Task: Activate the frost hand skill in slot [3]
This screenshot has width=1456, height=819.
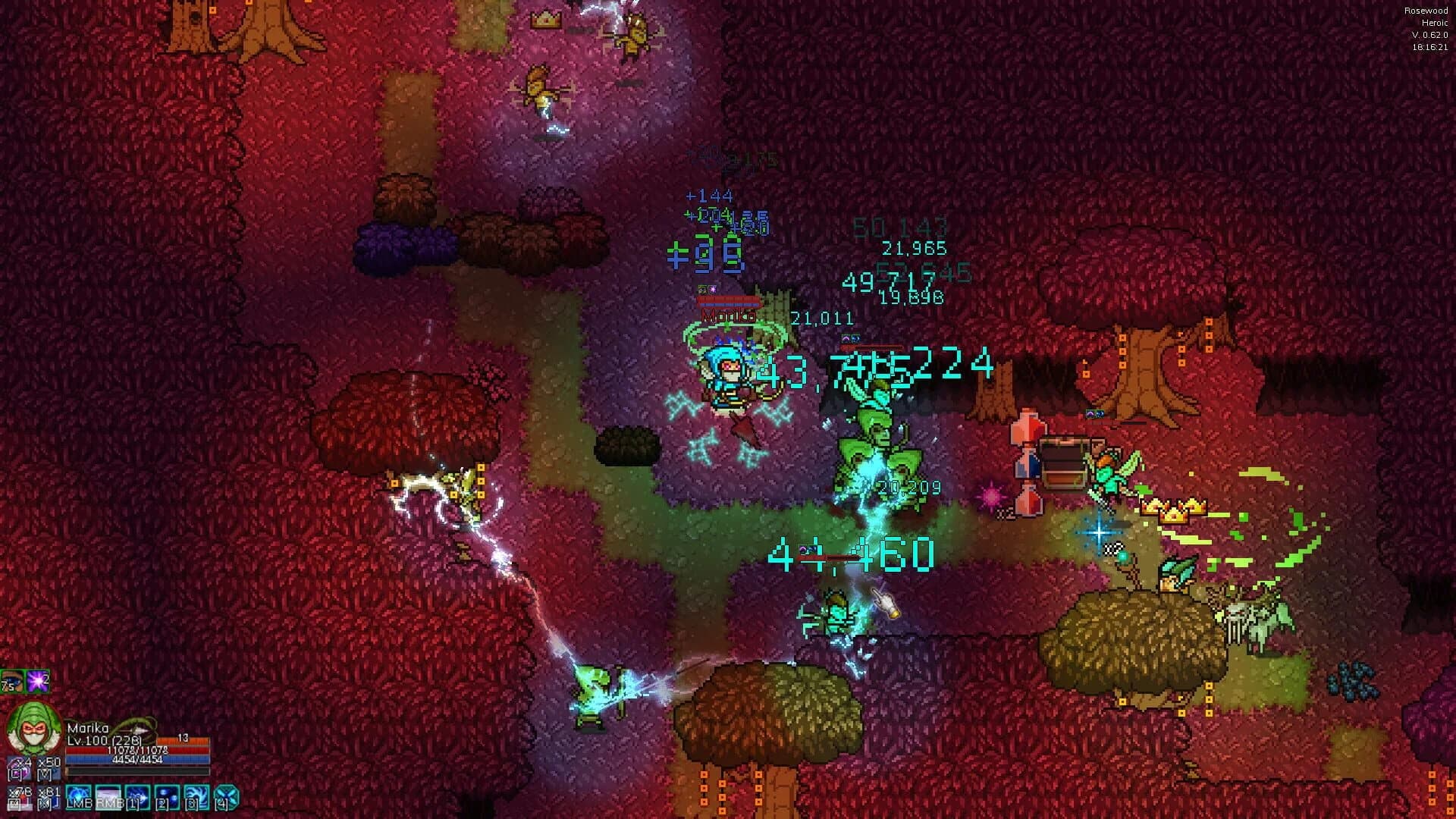Action: point(196,797)
